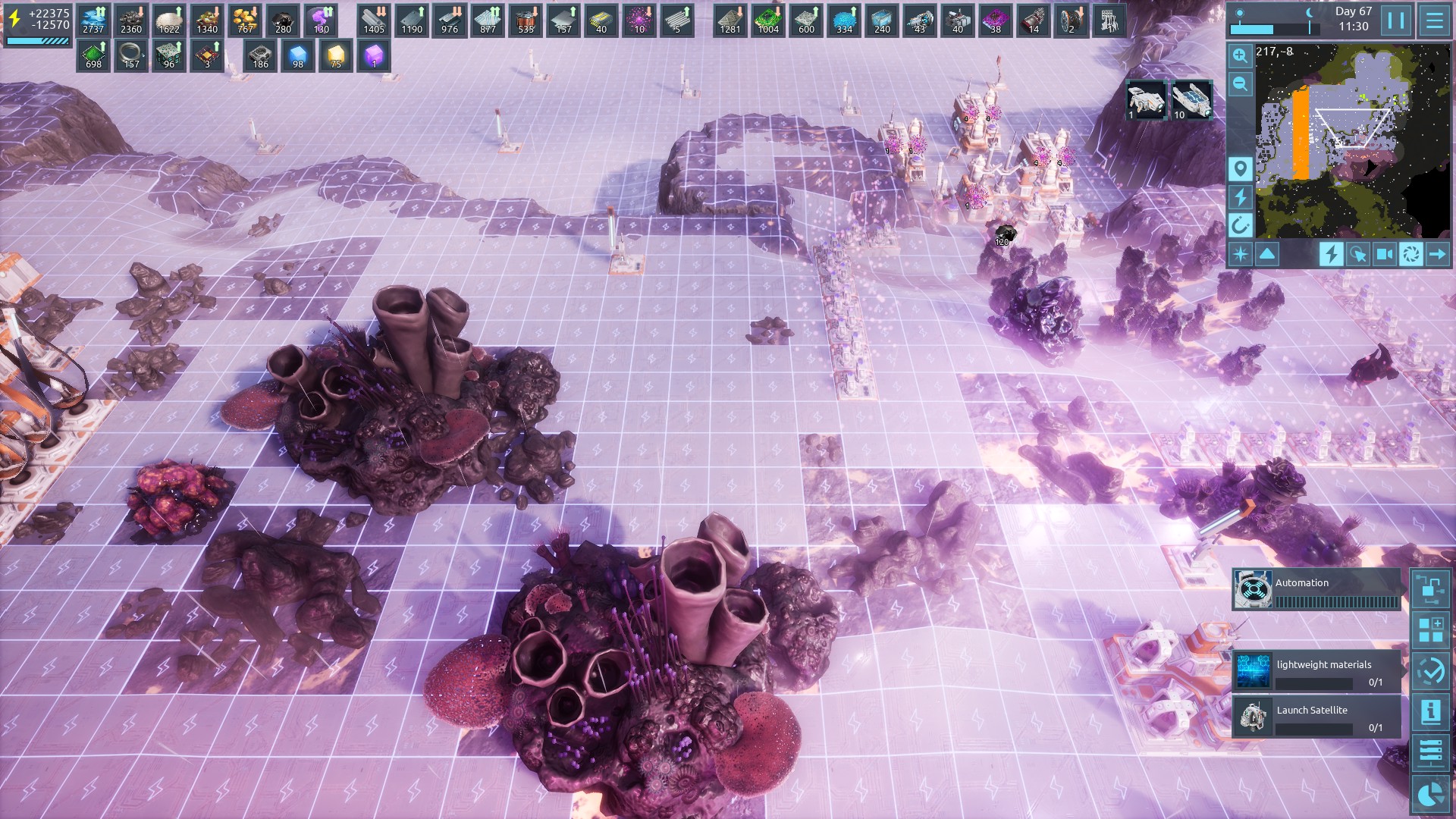Collapse minimap panel with up triangle

[x=1267, y=254]
